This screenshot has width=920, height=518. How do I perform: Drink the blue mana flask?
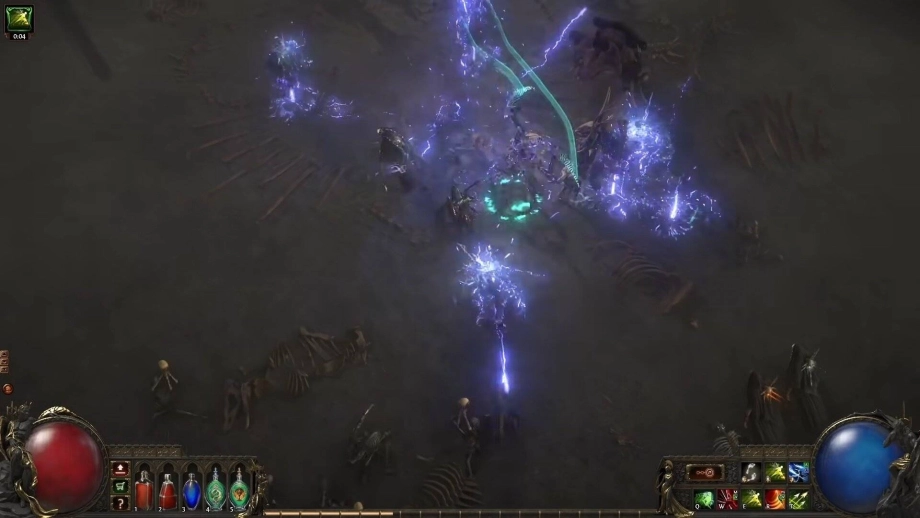point(192,490)
